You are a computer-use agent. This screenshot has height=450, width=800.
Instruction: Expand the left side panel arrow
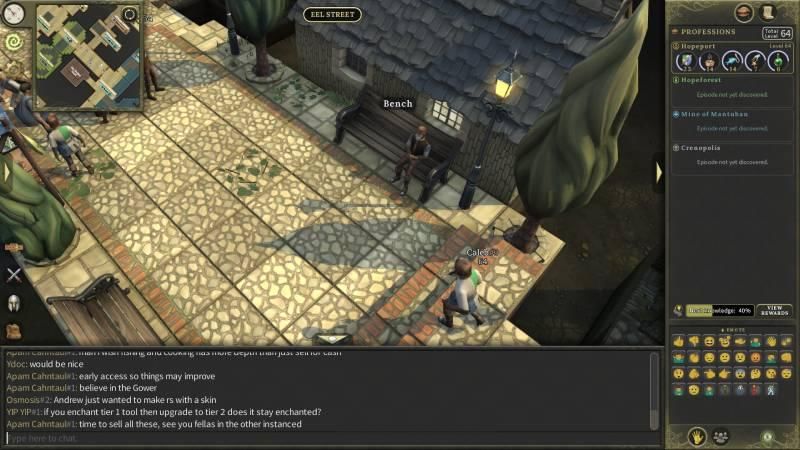[6, 172]
